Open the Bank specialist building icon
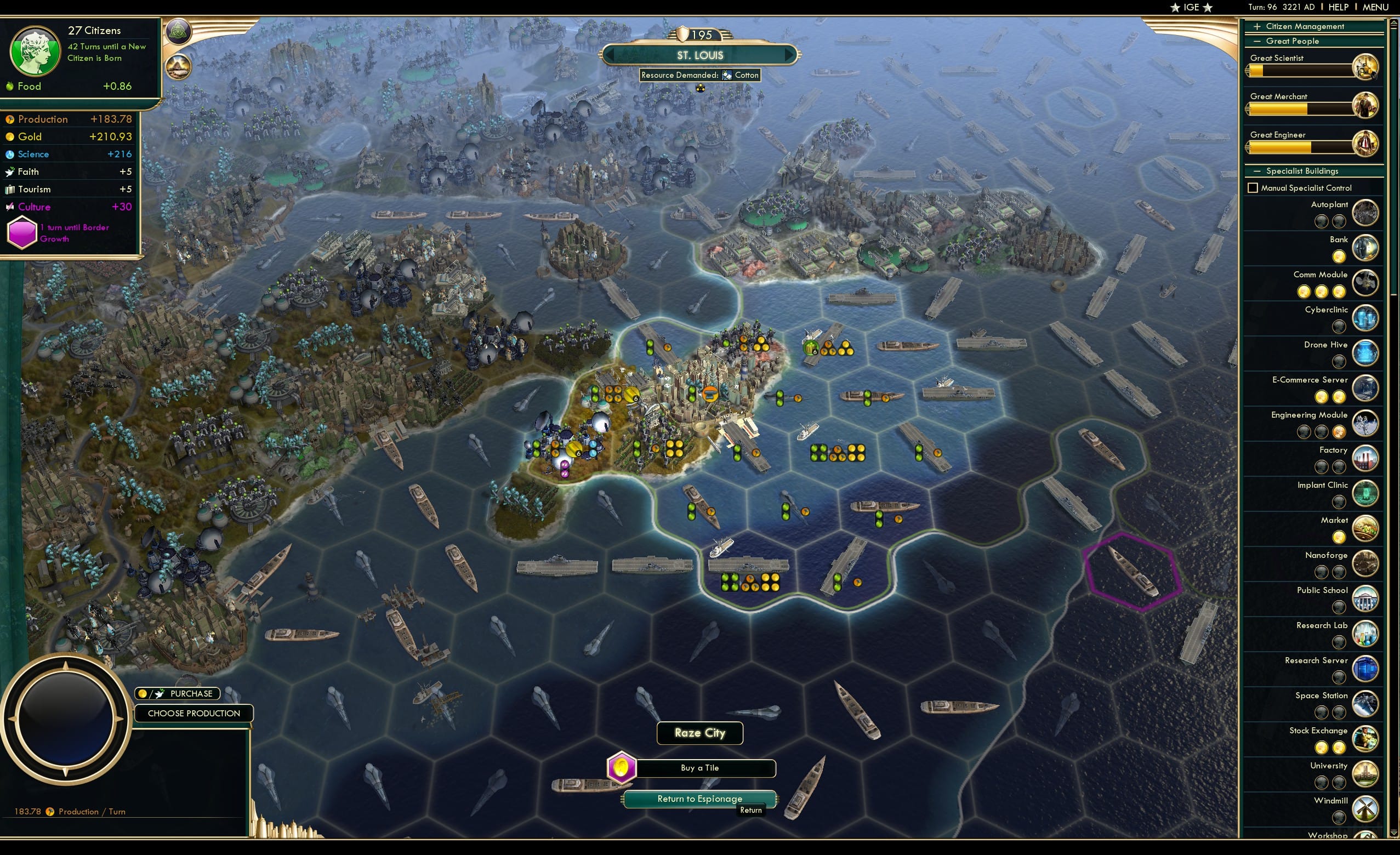 pyautogui.click(x=1366, y=248)
